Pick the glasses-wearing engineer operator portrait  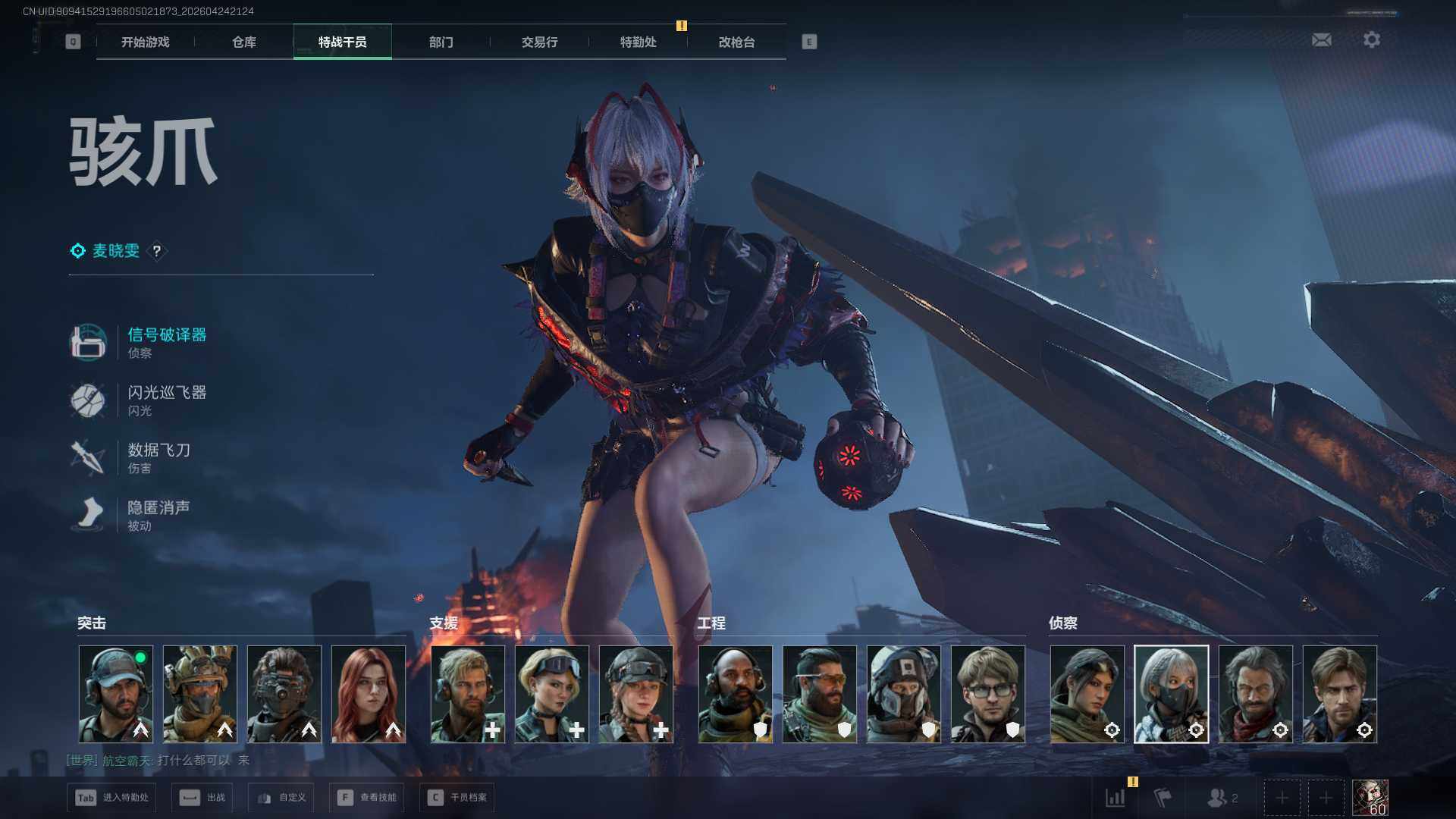987,694
